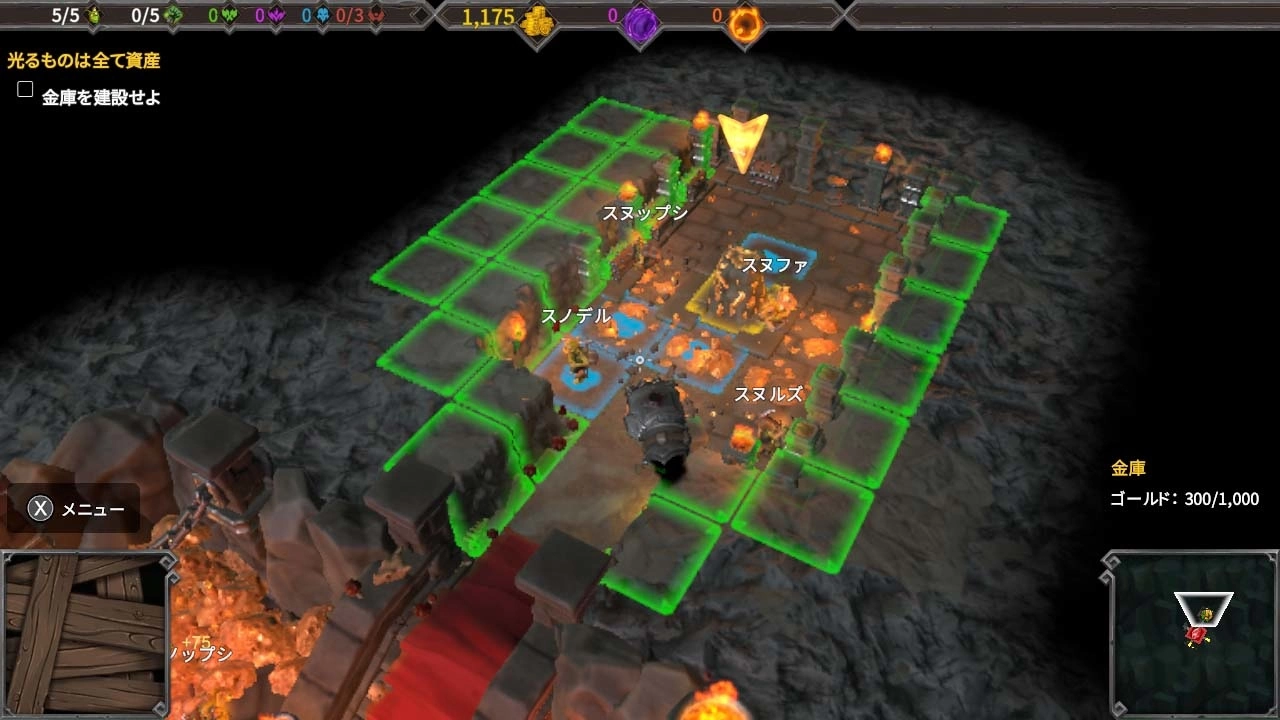Screen dimensions: 1280x720
Task: Click the snot worker count icon
Action: pyautogui.click(x=95, y=15)
